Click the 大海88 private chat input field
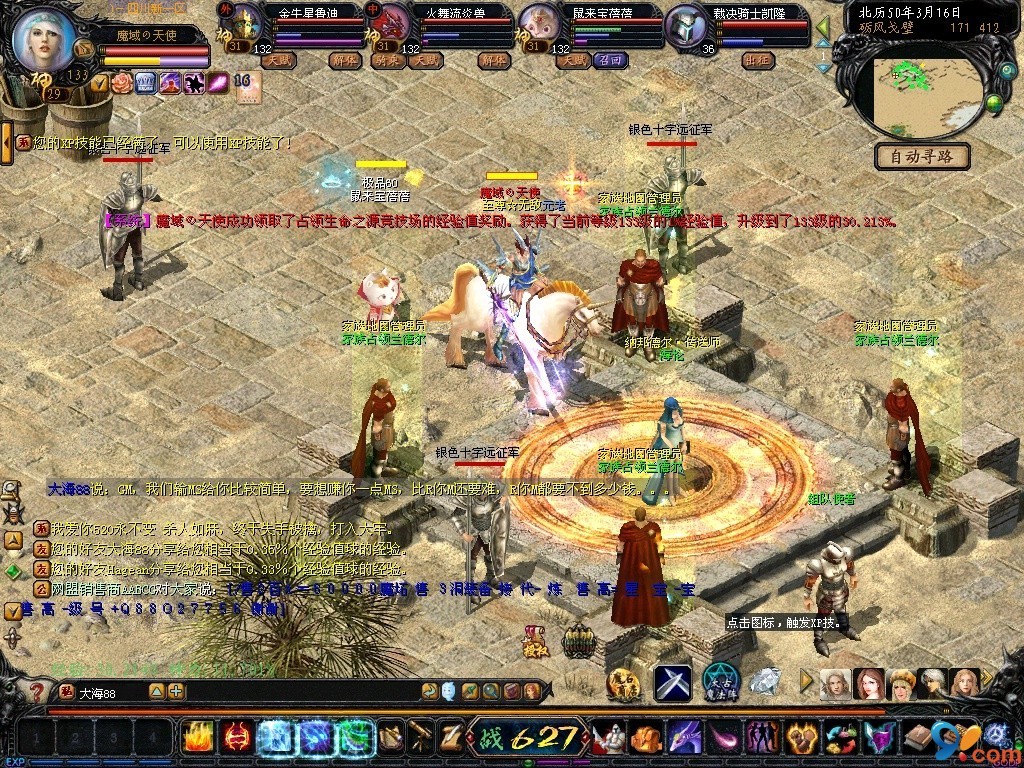Viewport: 1024px width, 768px height. [108, 692]
